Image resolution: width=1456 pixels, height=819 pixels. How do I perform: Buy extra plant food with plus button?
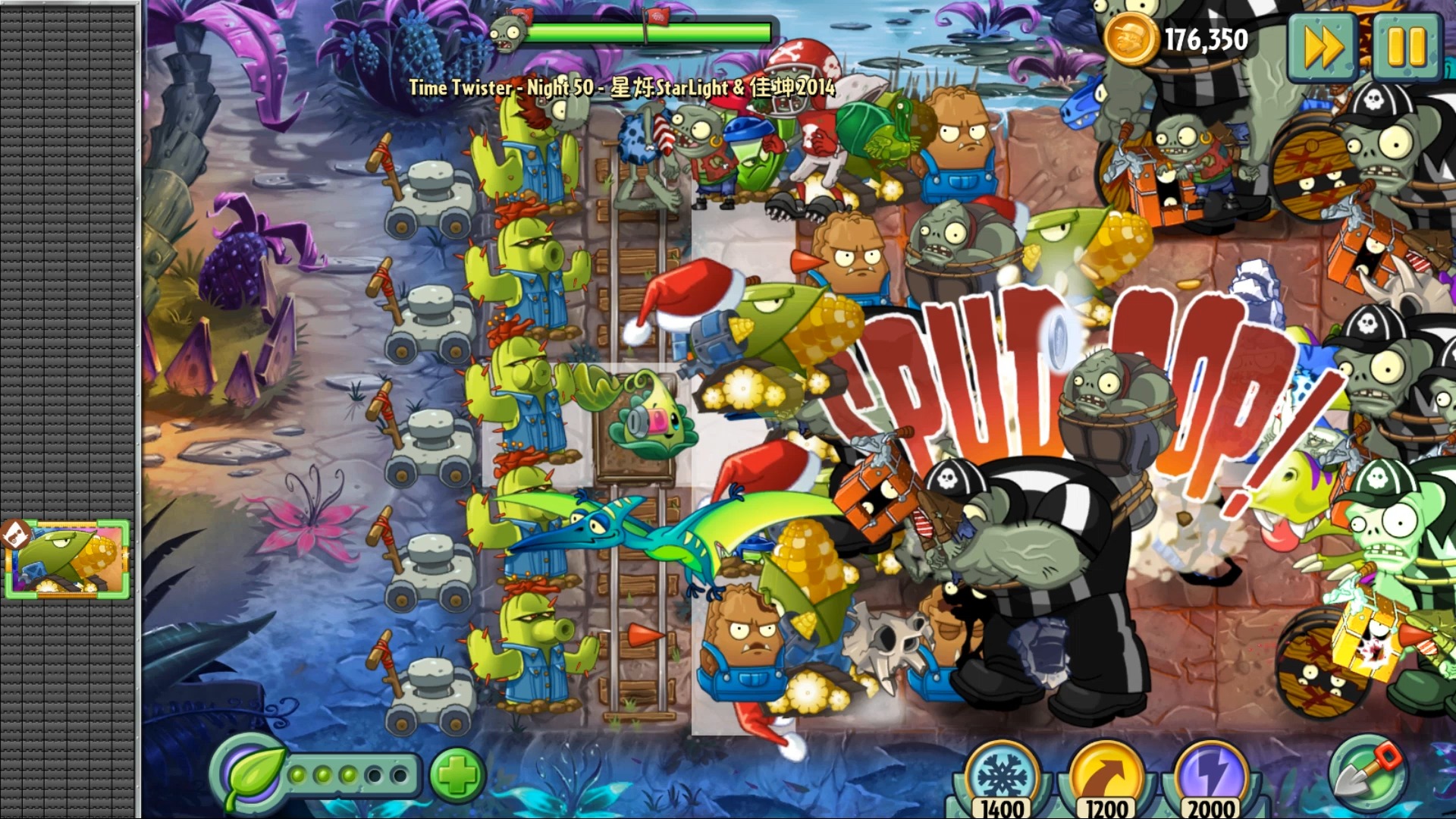457,775
